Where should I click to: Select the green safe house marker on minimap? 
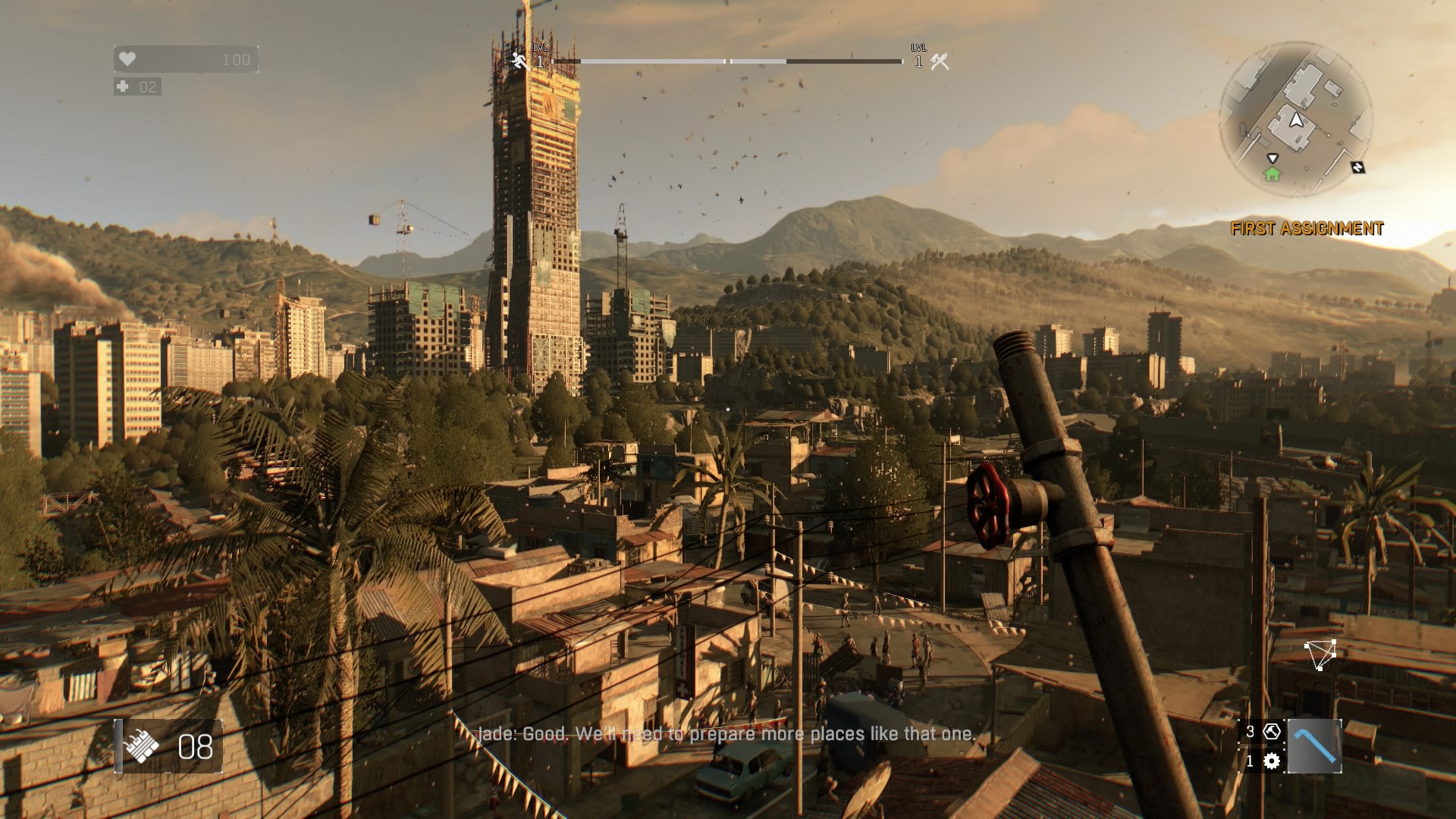[x=1272, y=174]
